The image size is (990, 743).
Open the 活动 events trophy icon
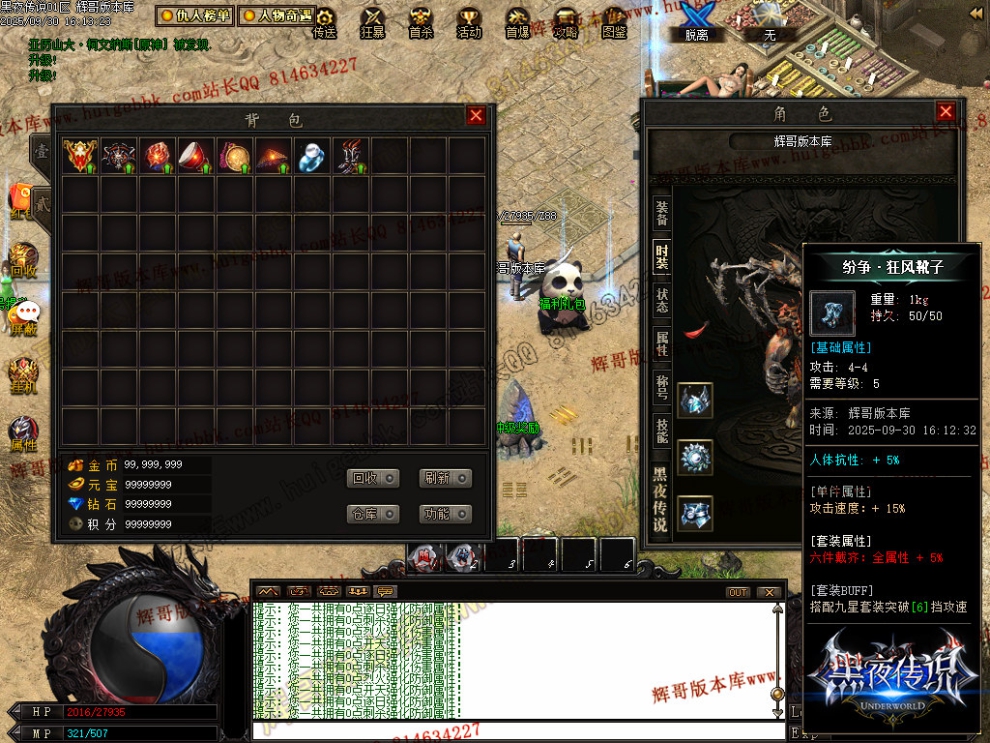coord(469,22)
